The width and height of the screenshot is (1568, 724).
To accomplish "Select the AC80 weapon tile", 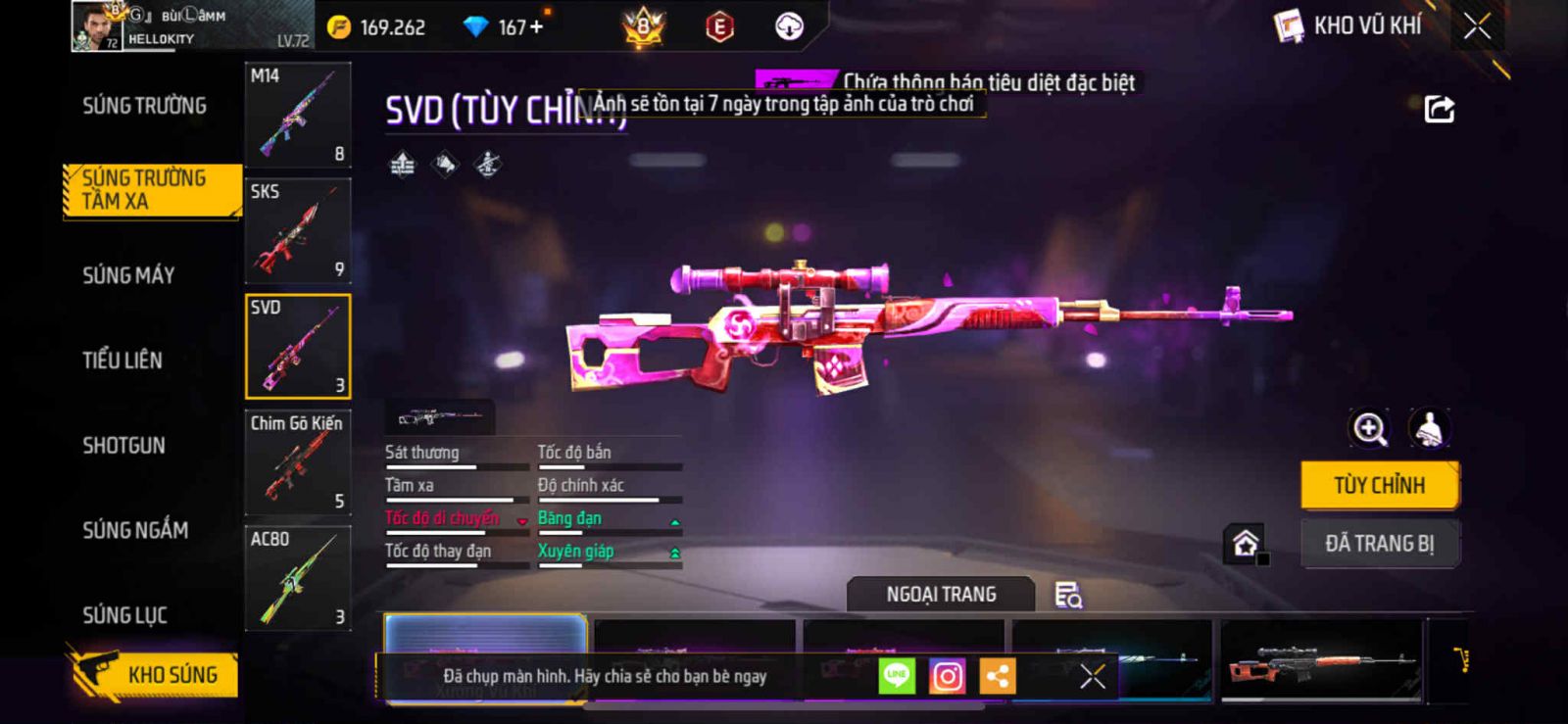I will (298, 578).
